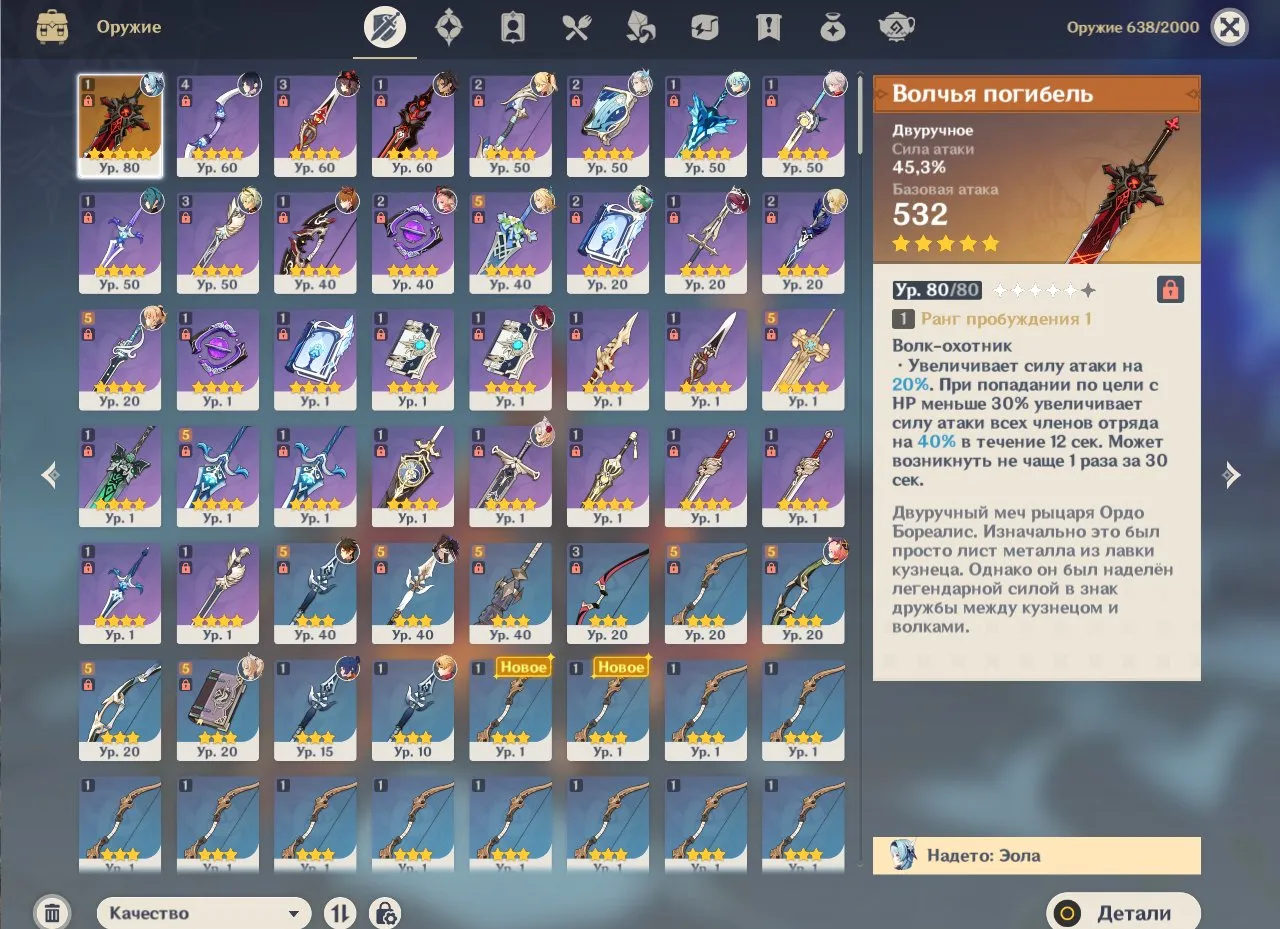1280x929 pixels.
Task: Open the crafting materials category
Action: click(640, 27)
